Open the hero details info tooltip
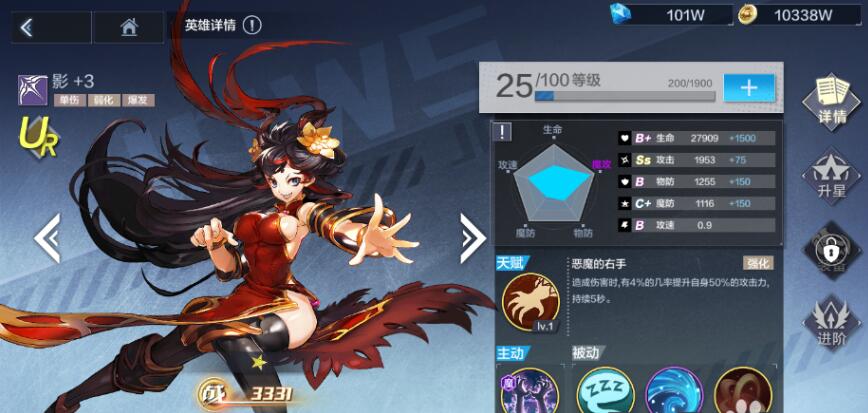 pos(252,25)
